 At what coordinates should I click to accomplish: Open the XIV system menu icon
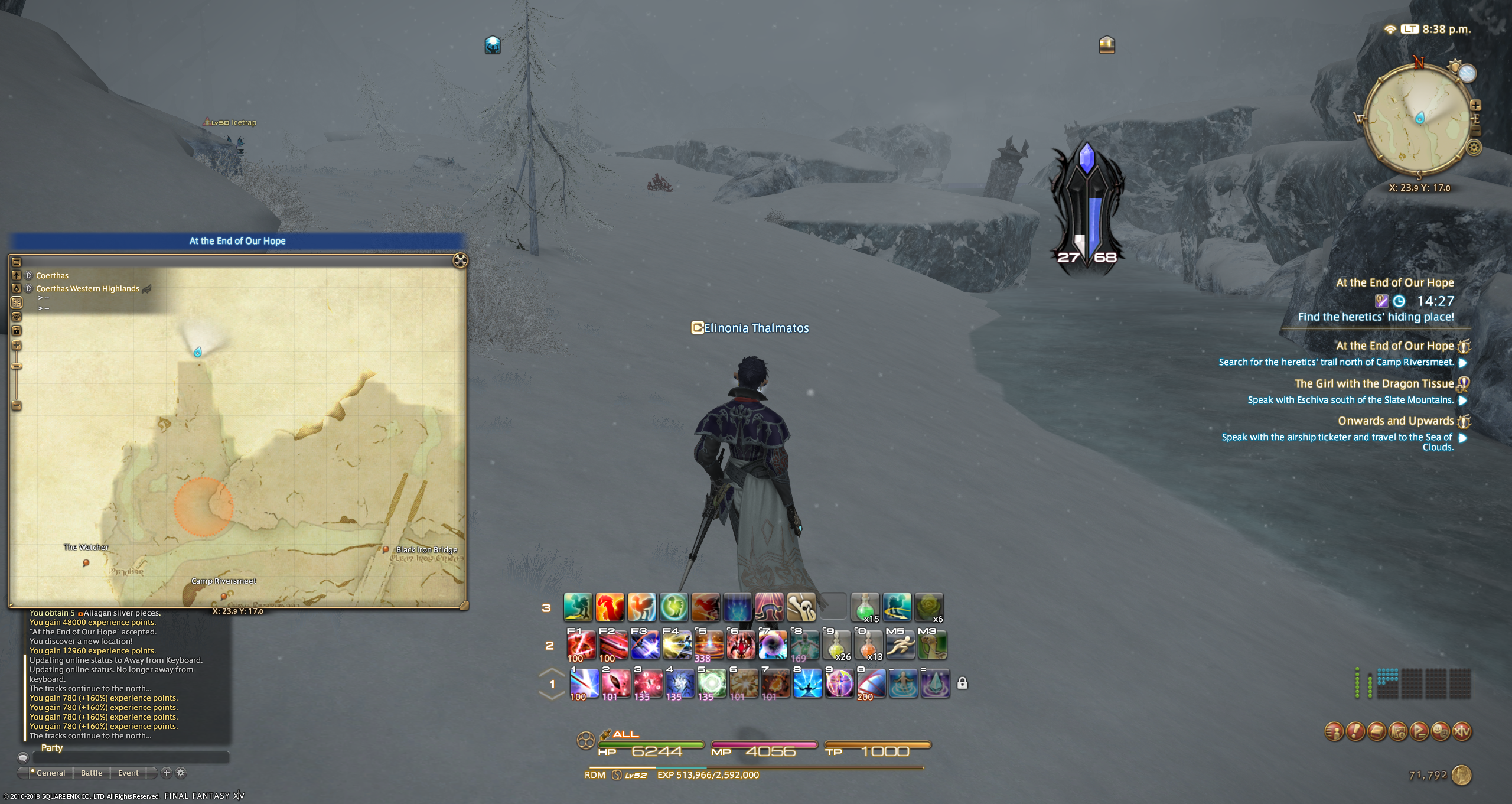1462,732
